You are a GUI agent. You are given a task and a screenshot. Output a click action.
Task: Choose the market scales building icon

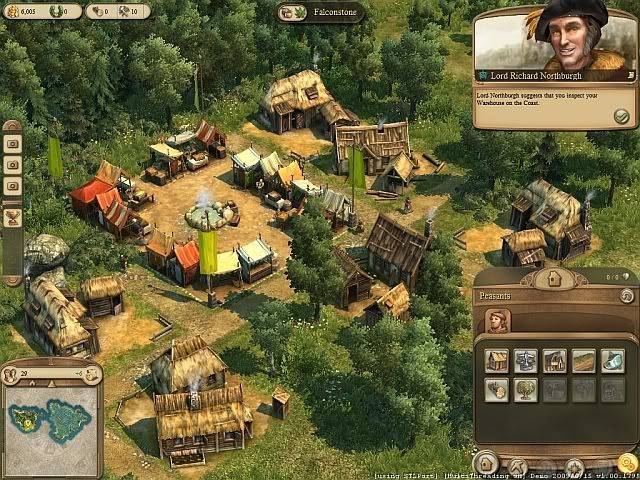(x=526, y=361)
